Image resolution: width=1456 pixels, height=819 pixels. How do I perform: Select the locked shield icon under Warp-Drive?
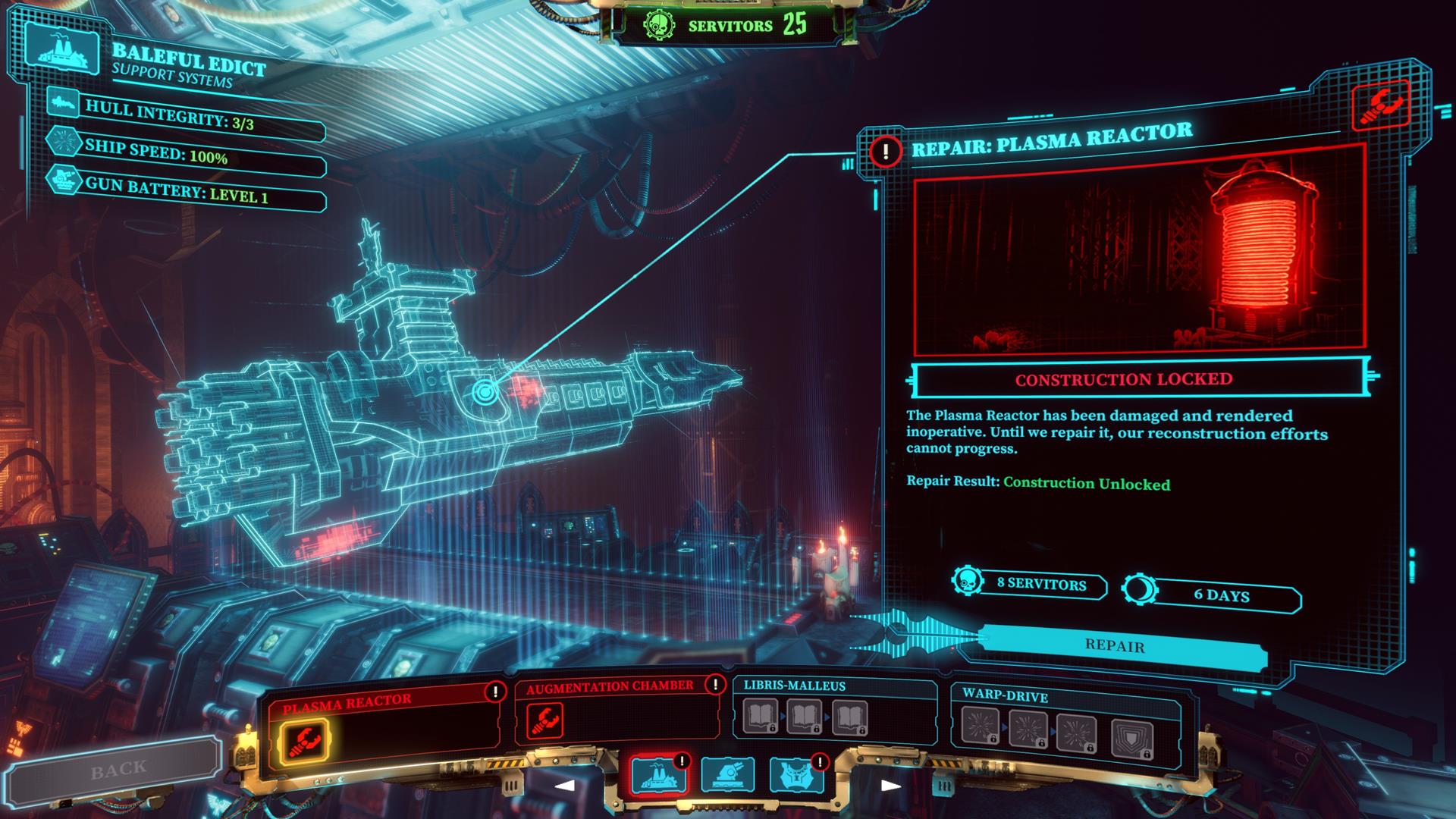(x=1132, y=739)
